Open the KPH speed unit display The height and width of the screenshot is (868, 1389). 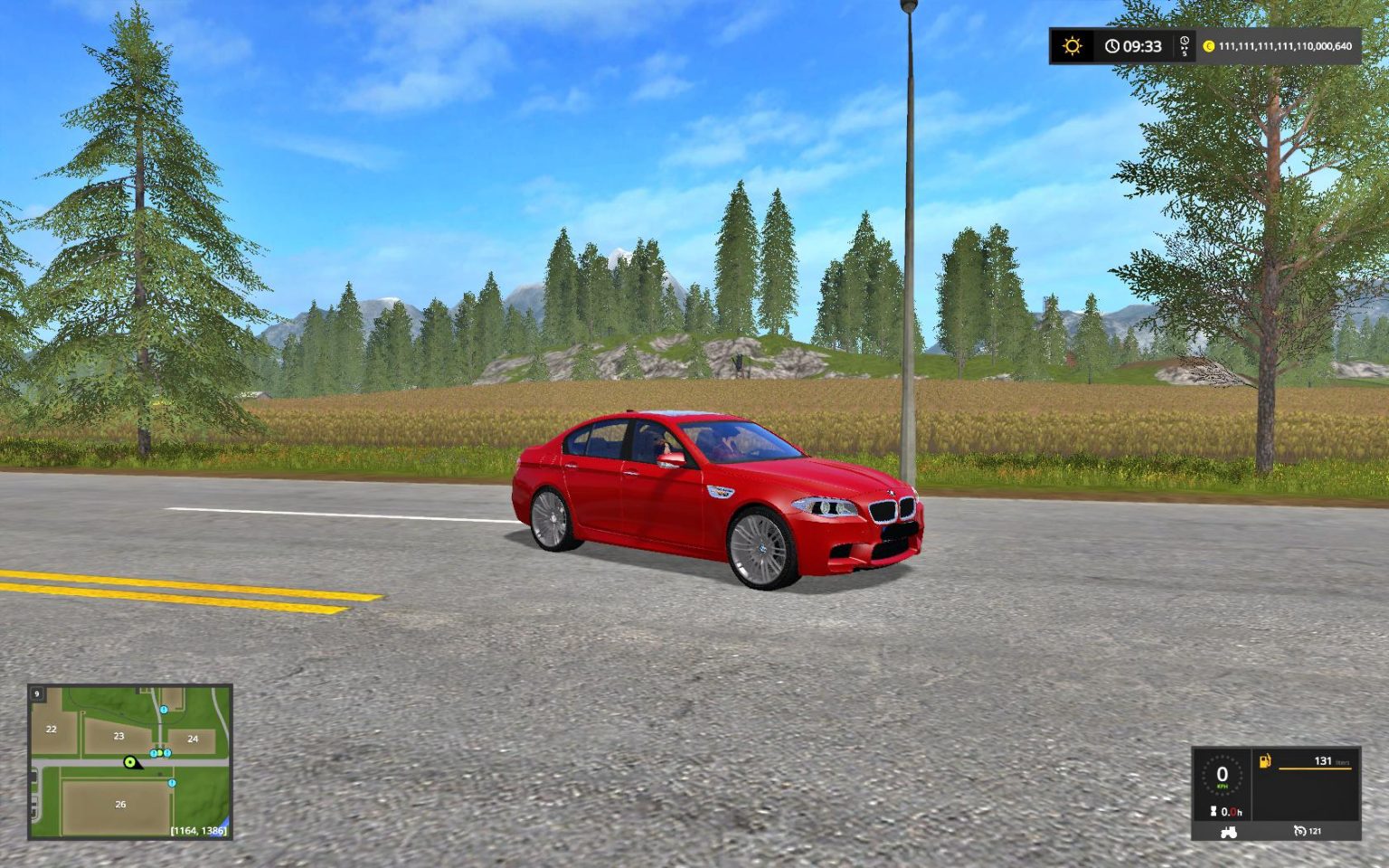1223,786
